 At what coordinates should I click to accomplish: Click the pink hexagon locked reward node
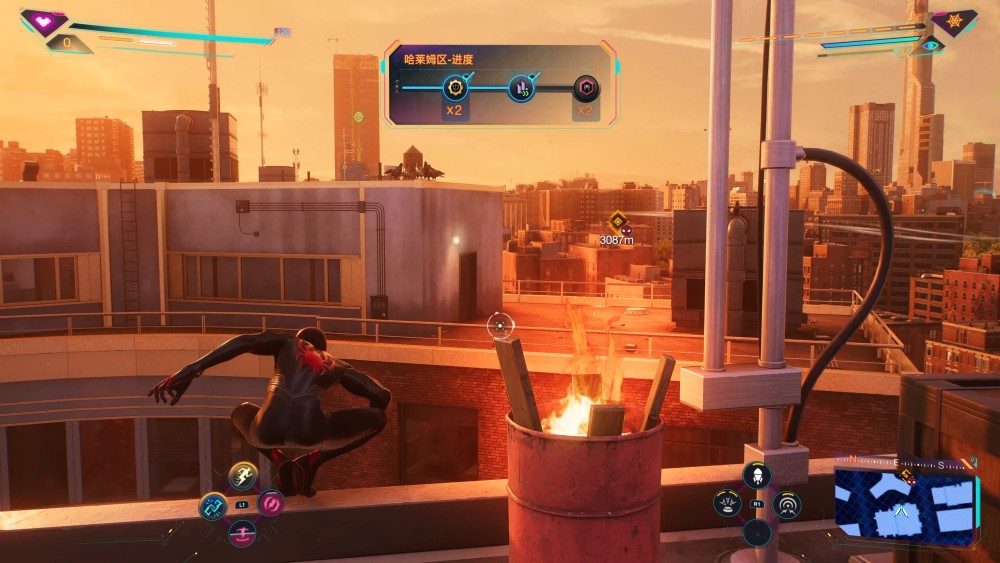coord(586,88)
